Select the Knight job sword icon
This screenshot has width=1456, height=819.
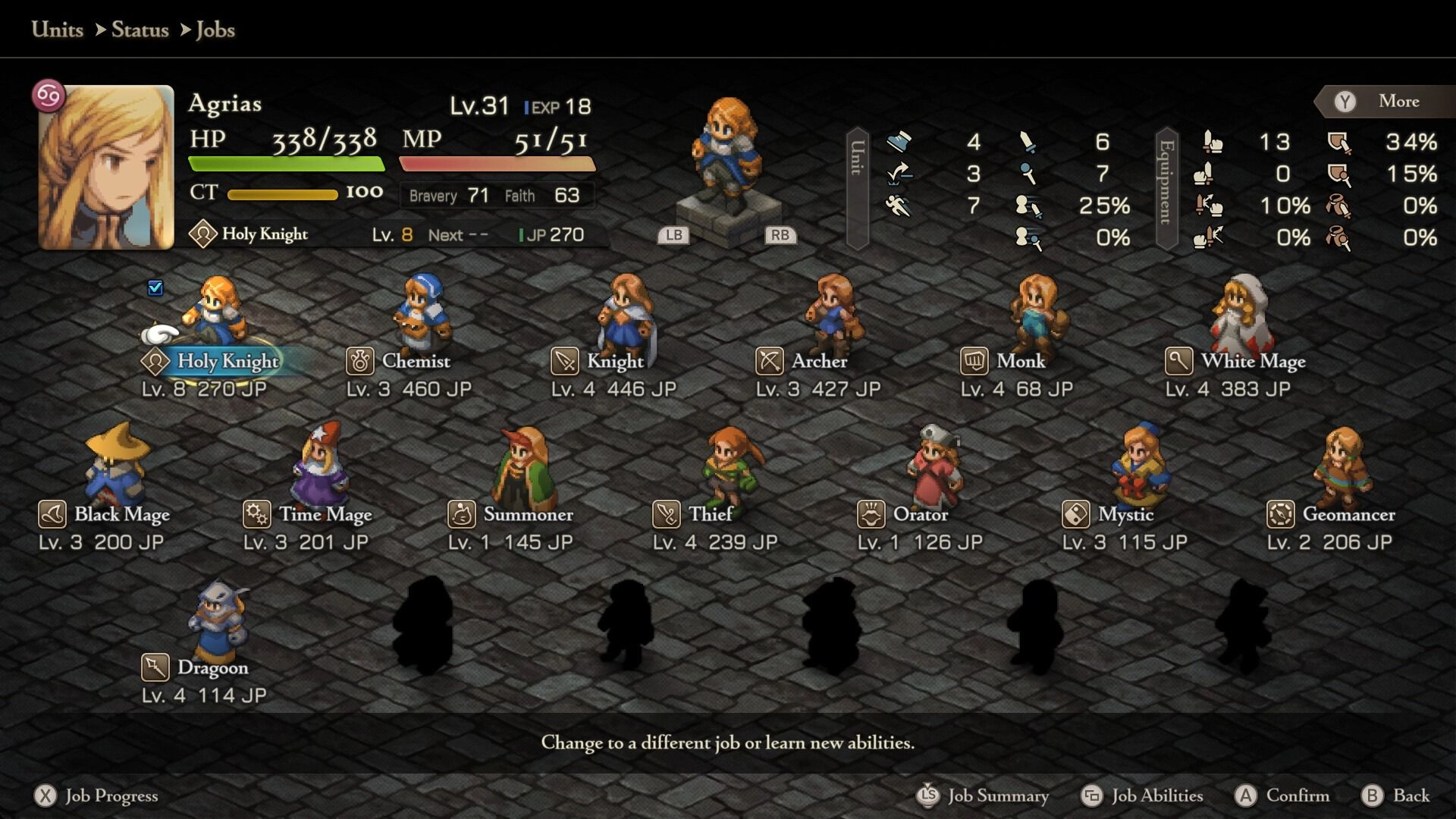(563, 362)
